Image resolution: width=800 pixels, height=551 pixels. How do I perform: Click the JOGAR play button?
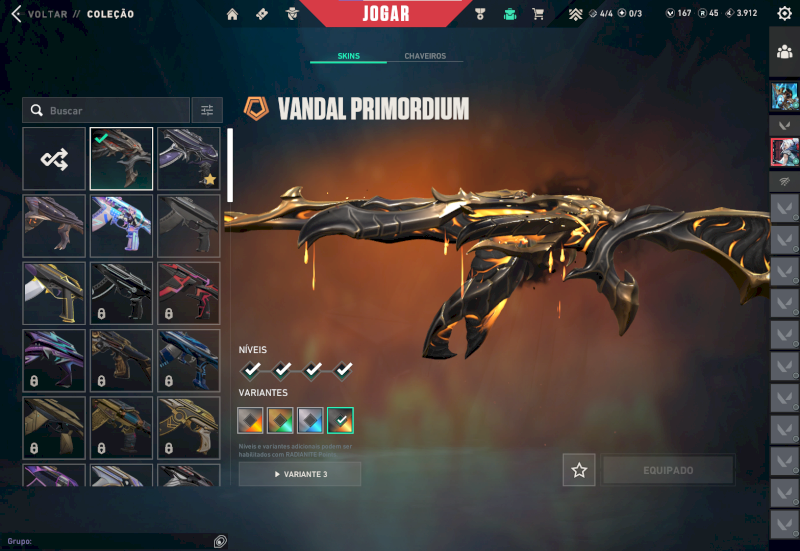coord(385,14)
